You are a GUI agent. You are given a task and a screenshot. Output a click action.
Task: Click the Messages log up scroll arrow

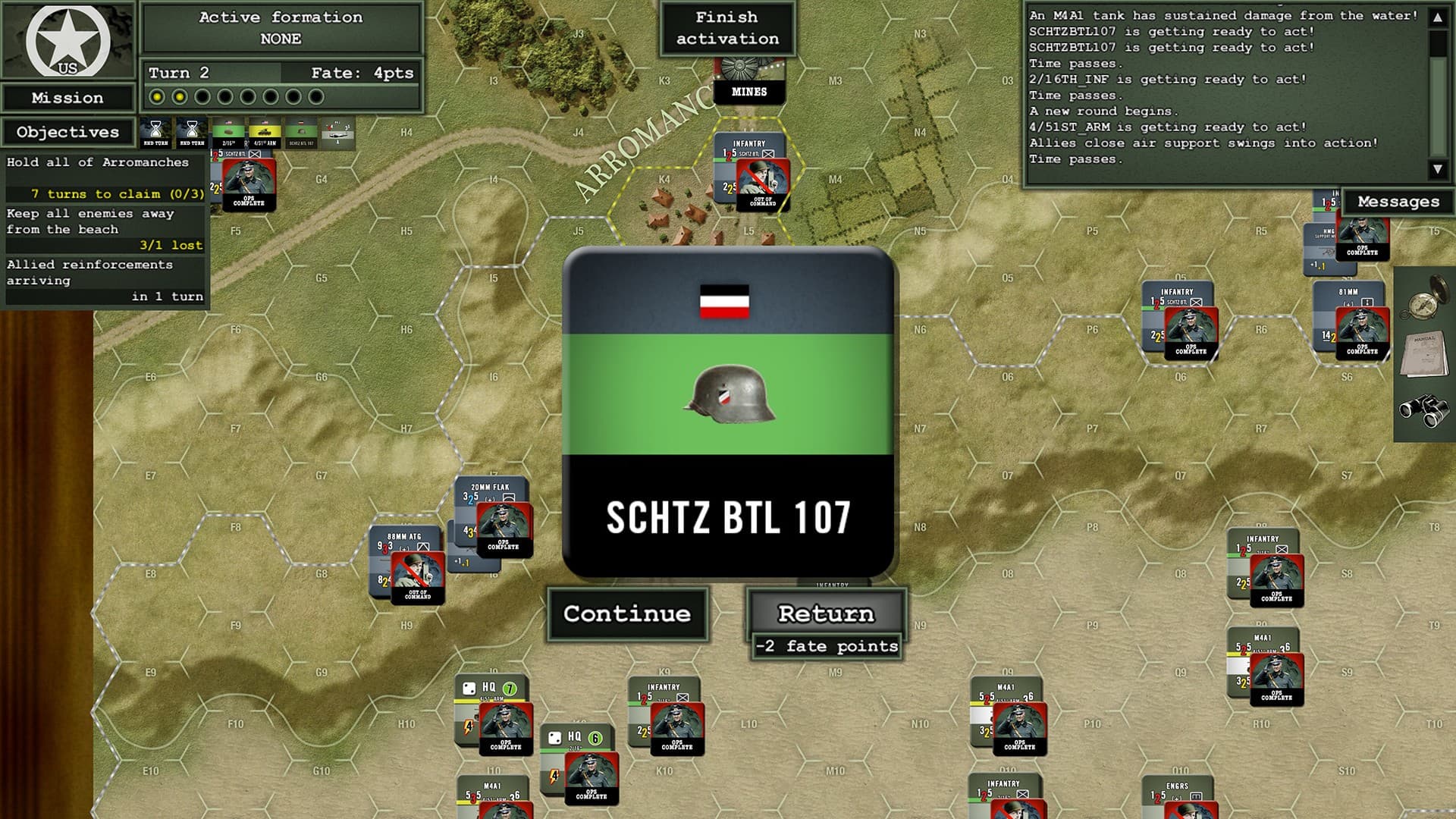point(1438,17)
